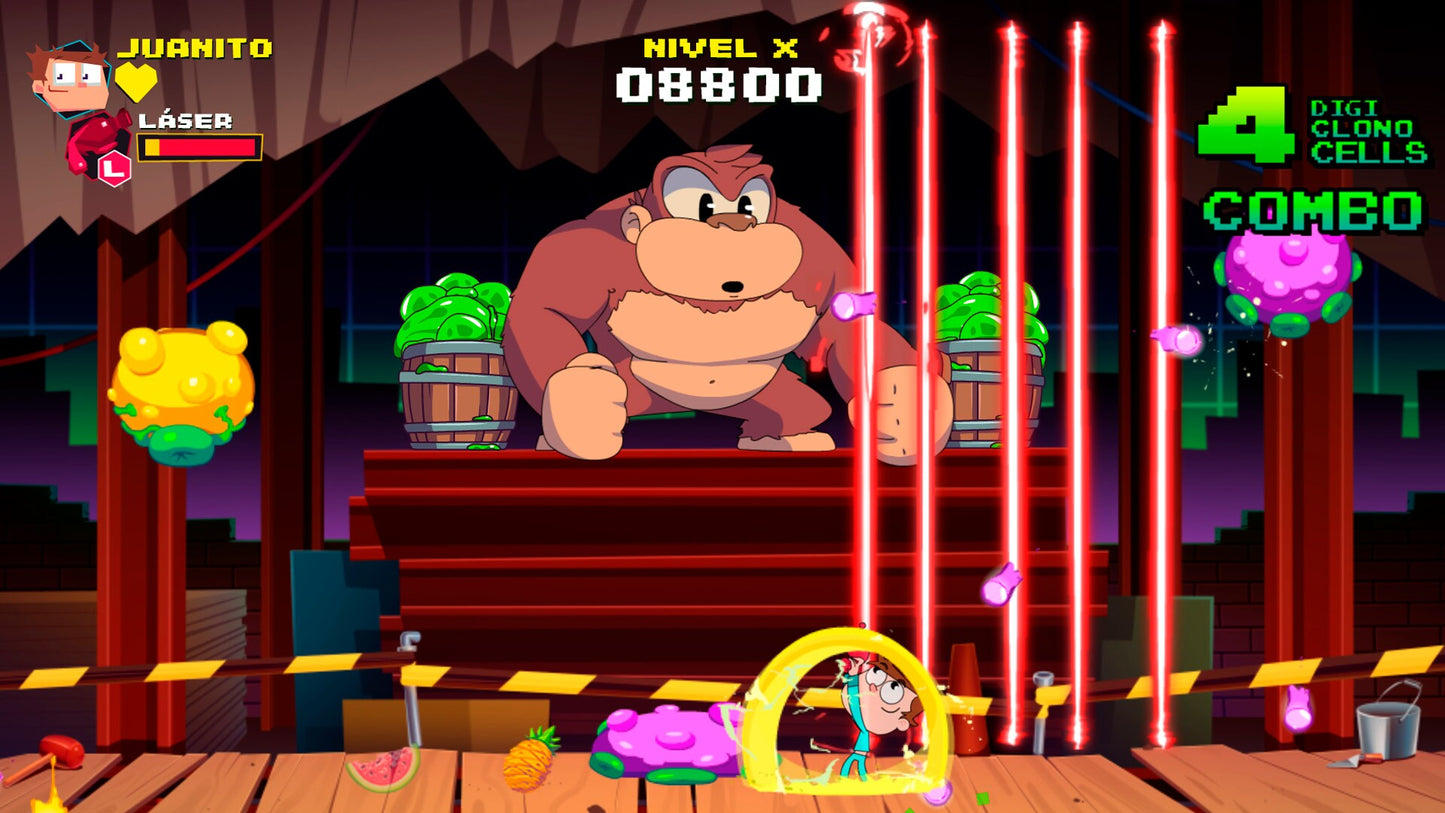Click the hammer on the bottom left
The image size is (1445, 813).
[58, 752]
